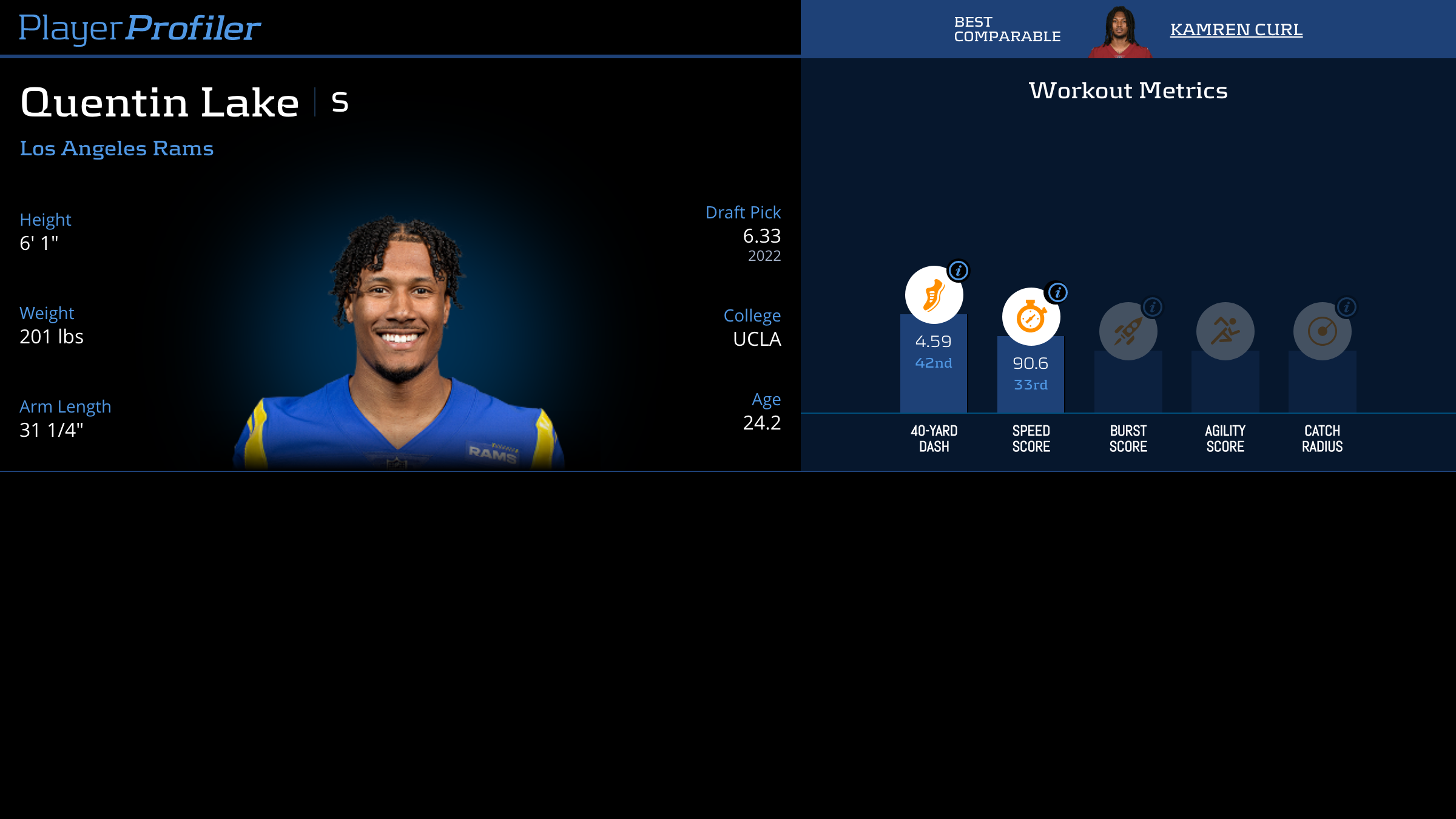This screenshot has width=1456, height=819.
Task: Open Kamren Curl's comparable player link
Action: click(1236, 29)
